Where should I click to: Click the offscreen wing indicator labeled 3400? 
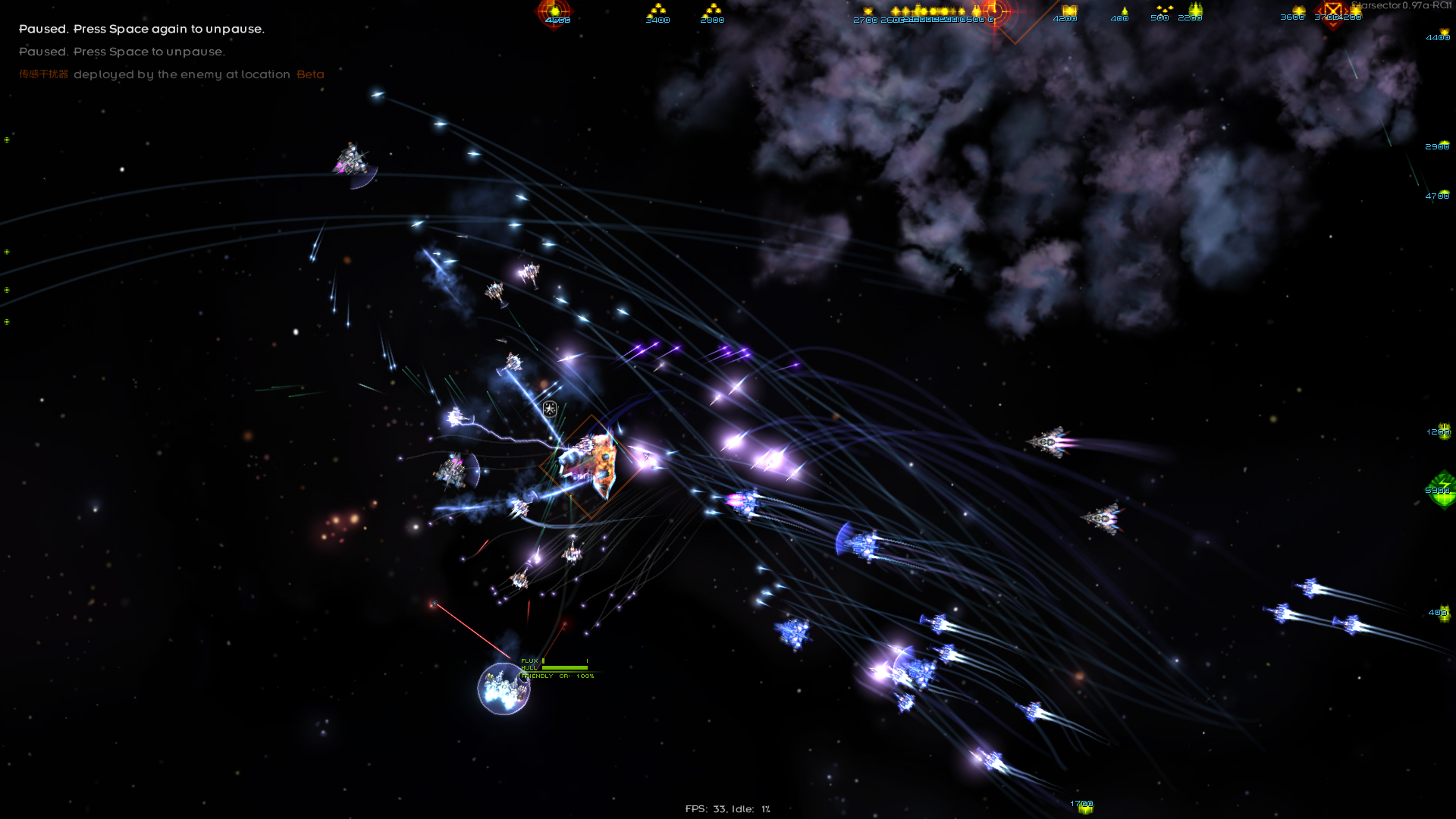point(657,12)
